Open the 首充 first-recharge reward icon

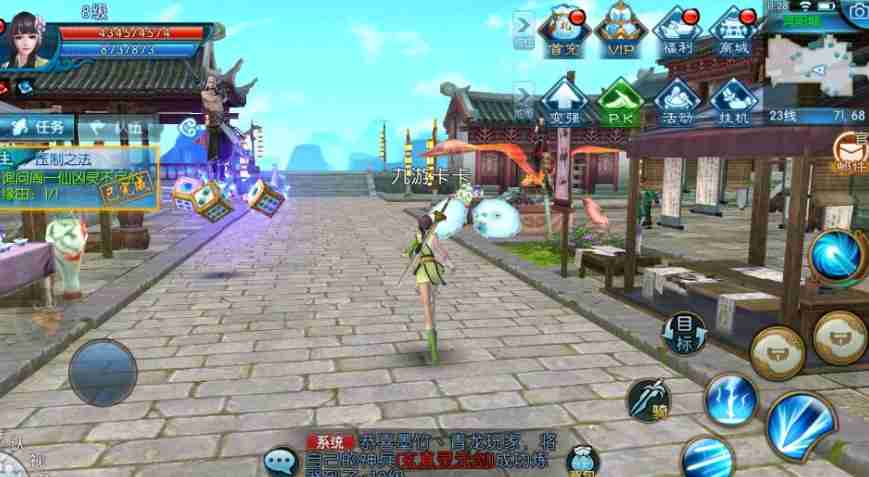pos(563,31)
